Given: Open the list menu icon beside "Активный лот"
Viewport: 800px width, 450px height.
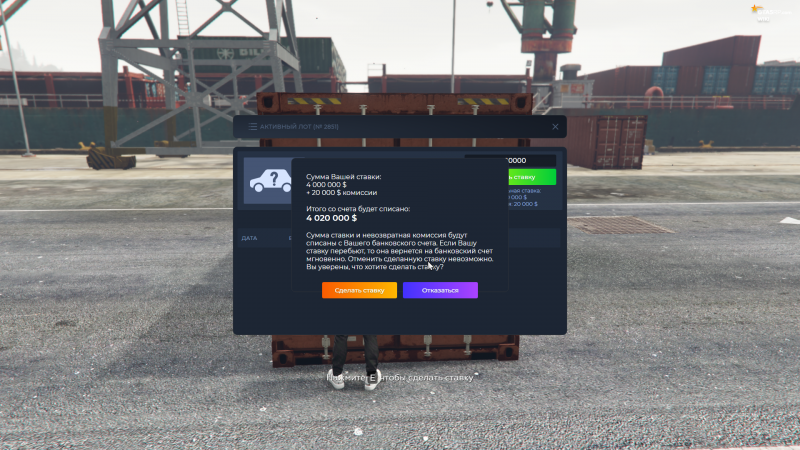Looking at the screenshot, I should click(251, 127).
